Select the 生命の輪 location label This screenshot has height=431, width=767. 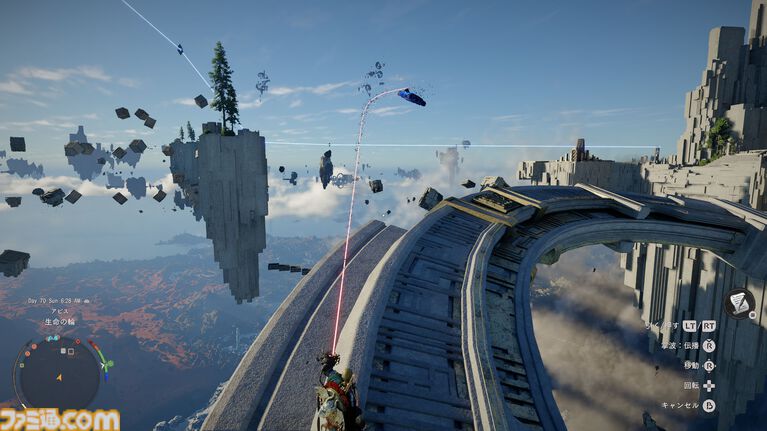(x=59, y=320)
